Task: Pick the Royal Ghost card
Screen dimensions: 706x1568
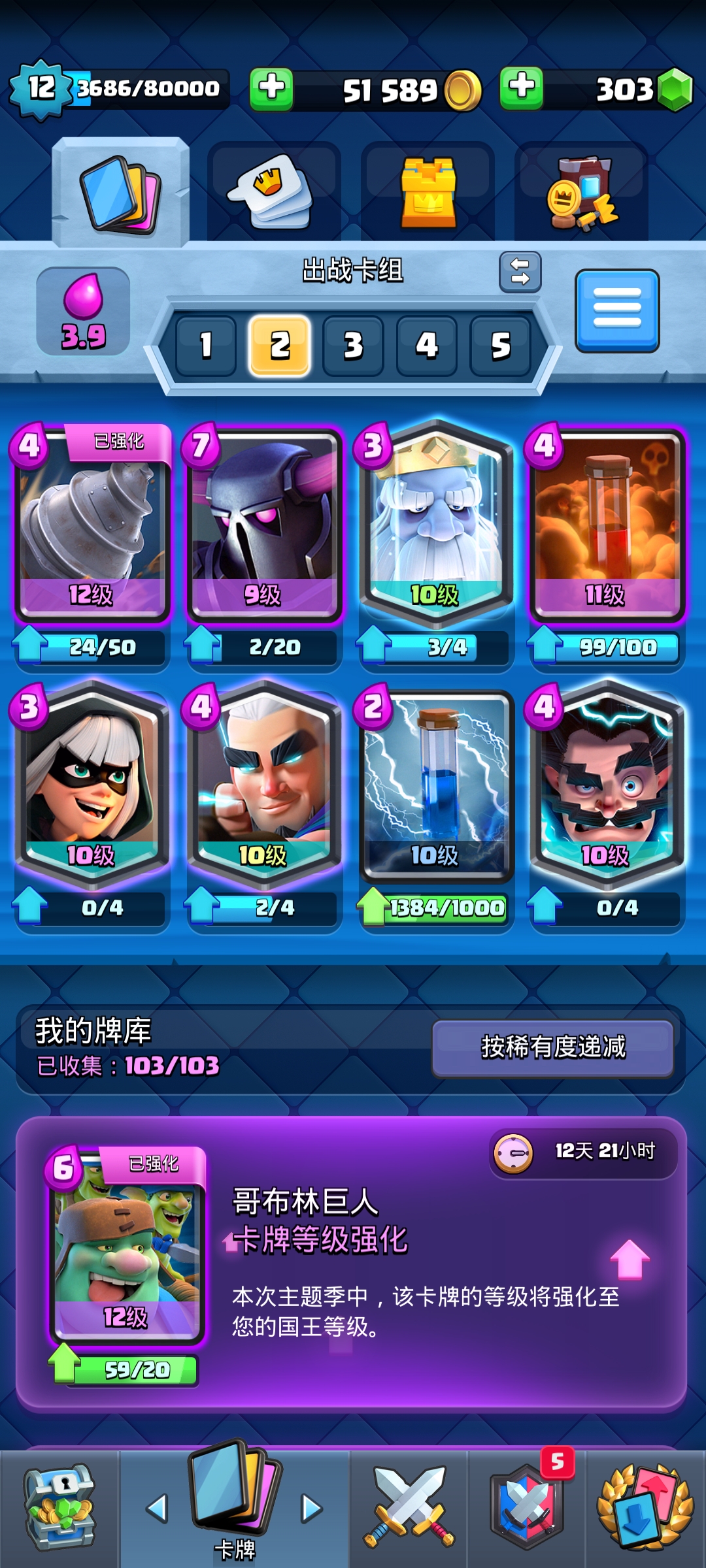Action: (x=436, y=523)
